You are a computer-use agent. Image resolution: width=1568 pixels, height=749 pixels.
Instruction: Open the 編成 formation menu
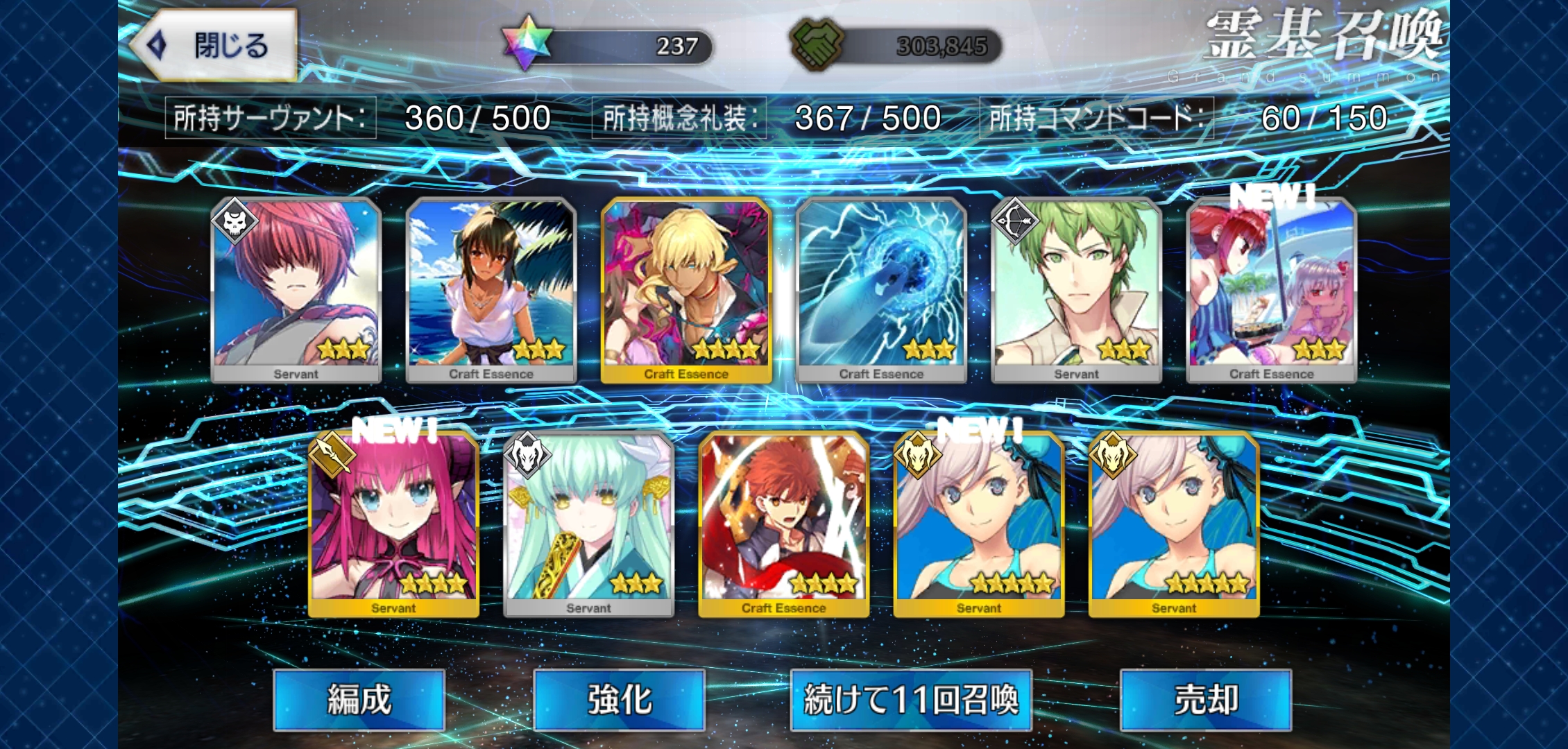[x=359, y=700]
